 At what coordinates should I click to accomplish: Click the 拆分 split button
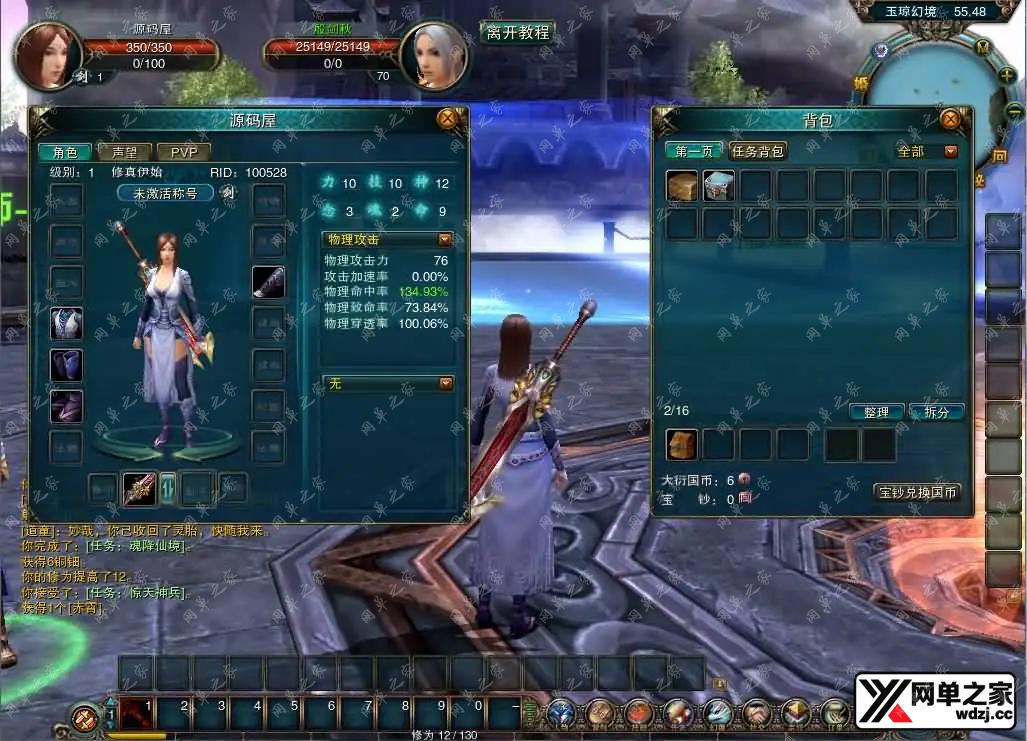[937, 412]
